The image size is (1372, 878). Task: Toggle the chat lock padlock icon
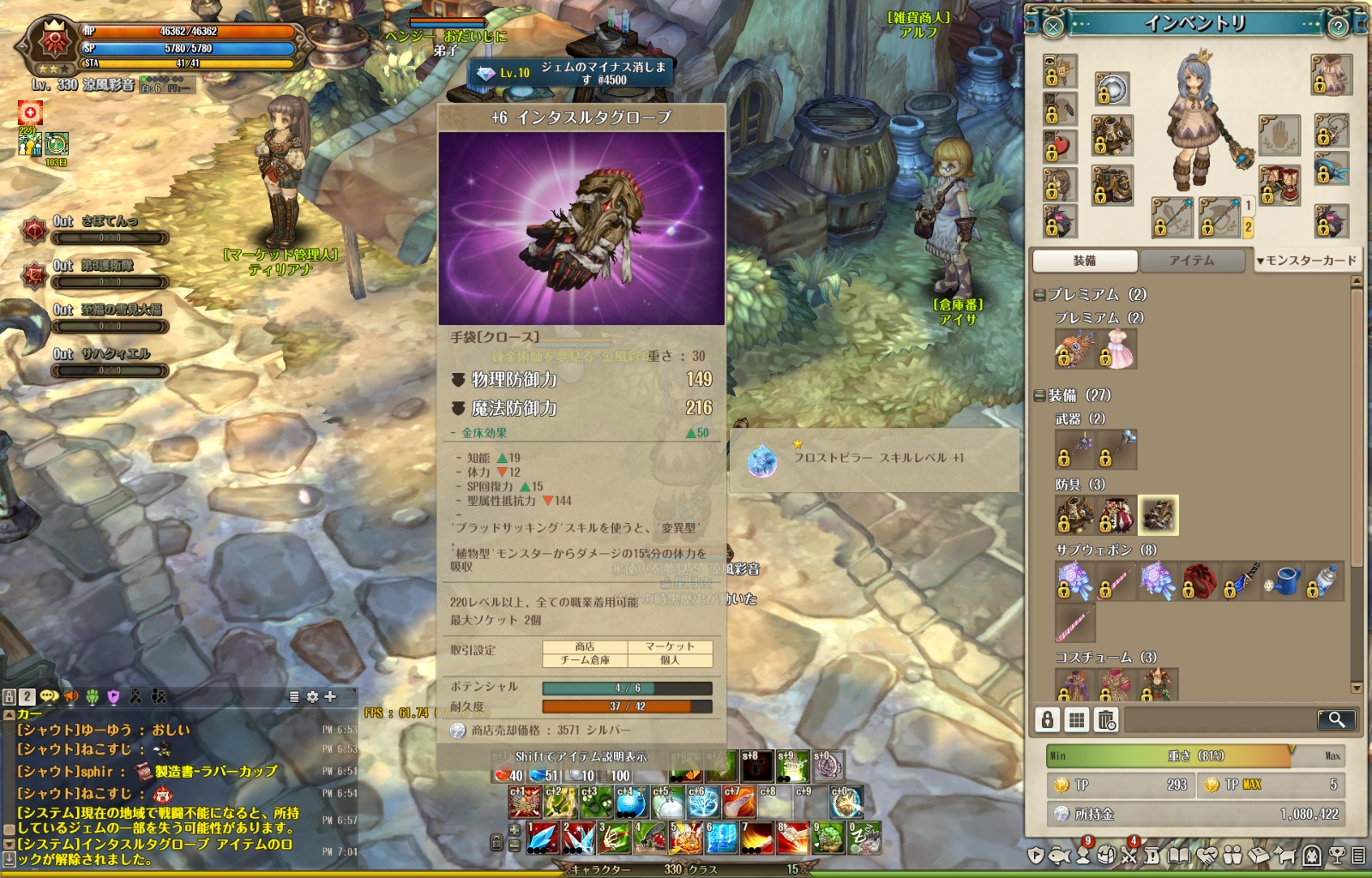click(9, 695)
